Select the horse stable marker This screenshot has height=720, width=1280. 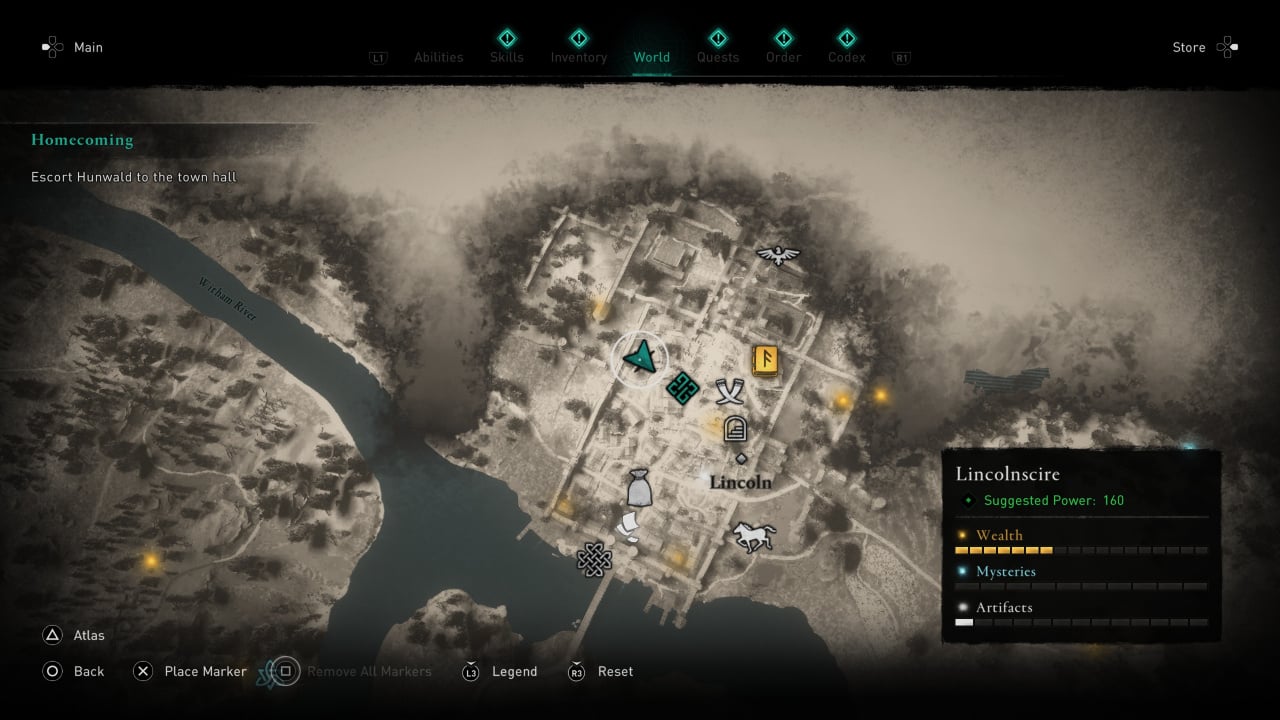(752, 536)
